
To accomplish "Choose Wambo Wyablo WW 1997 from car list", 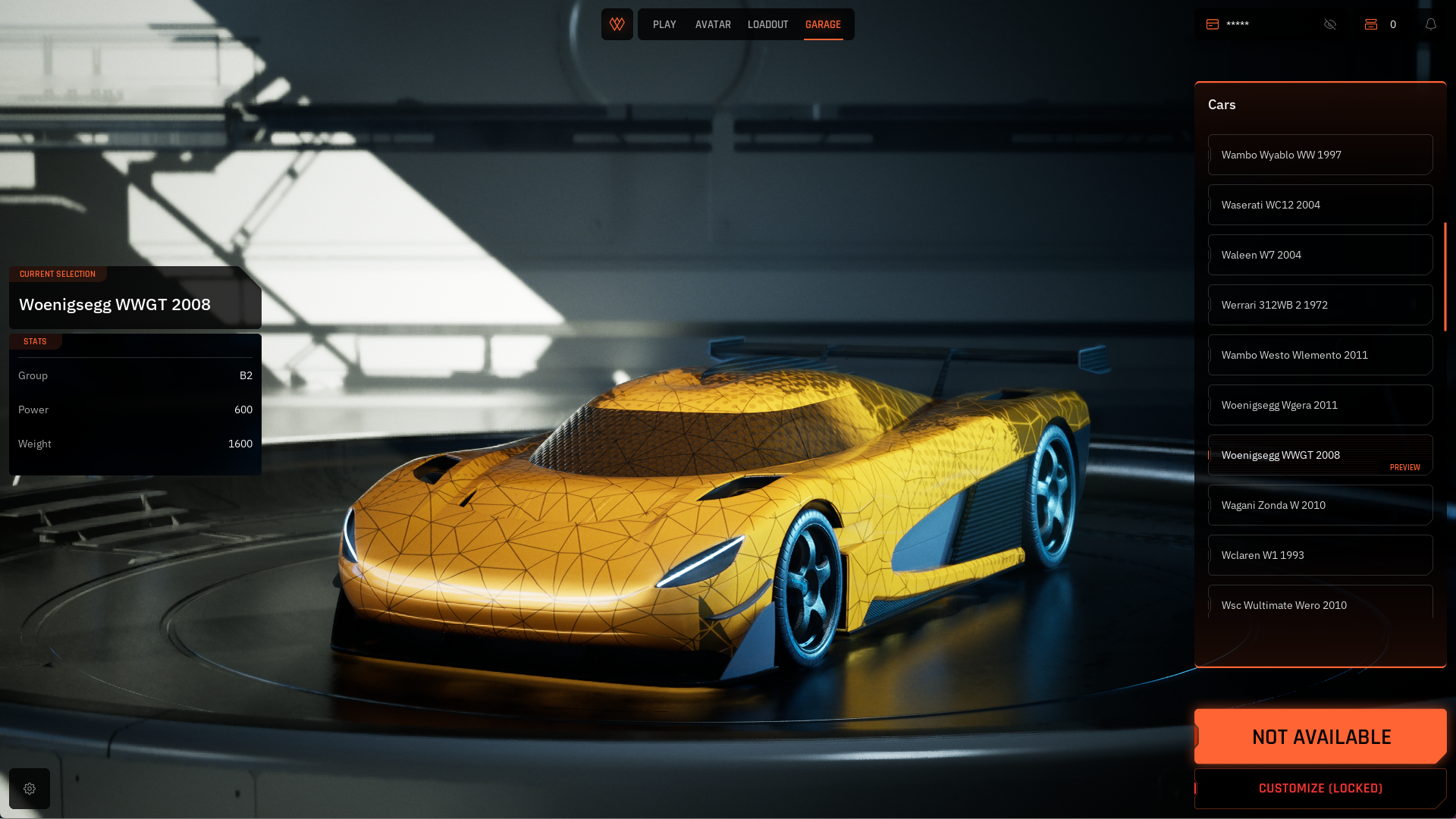I will (x=1319, y=155).
